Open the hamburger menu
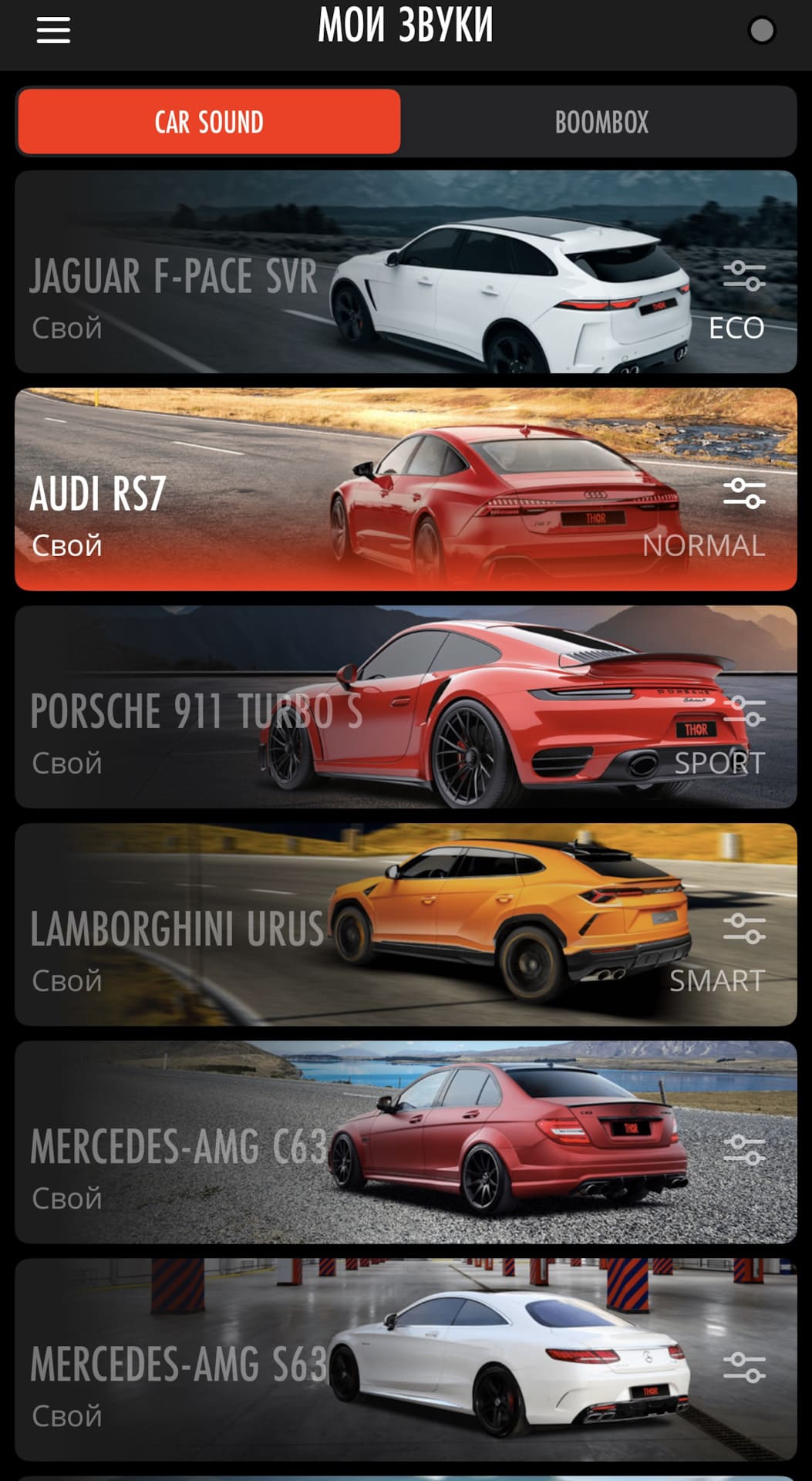 [53, 30]
